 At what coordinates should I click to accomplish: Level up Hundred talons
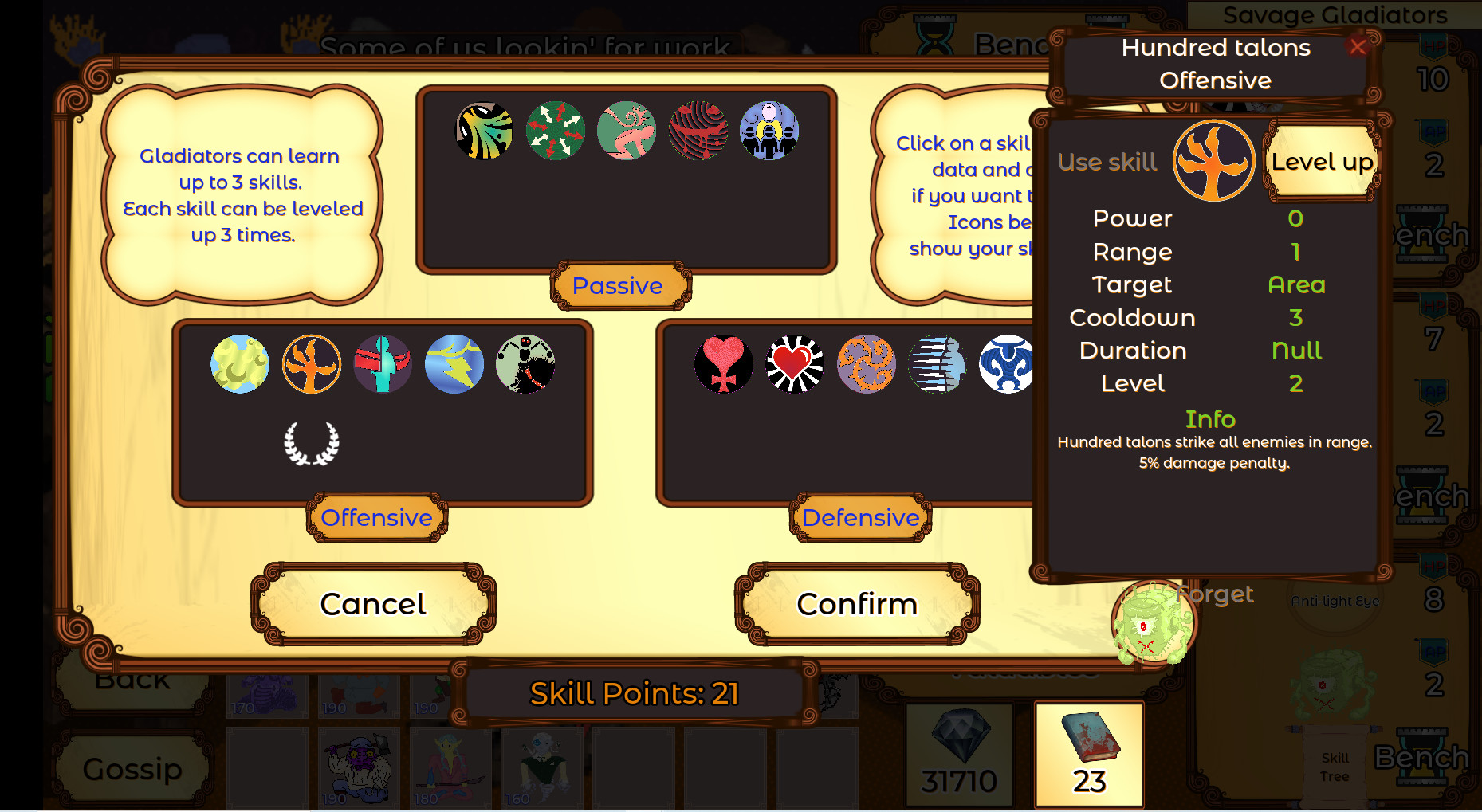point(1323,160)
